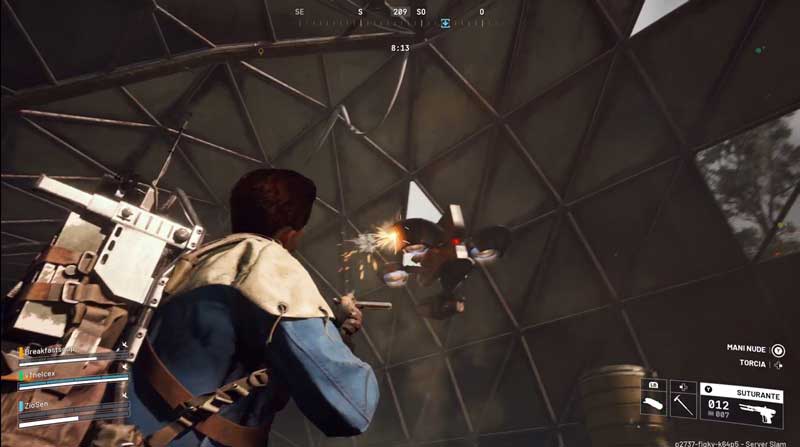Select the hammer tool slot
Viewport: 800px width, 447px height.
pyautogui.click(x=684, y=402)
